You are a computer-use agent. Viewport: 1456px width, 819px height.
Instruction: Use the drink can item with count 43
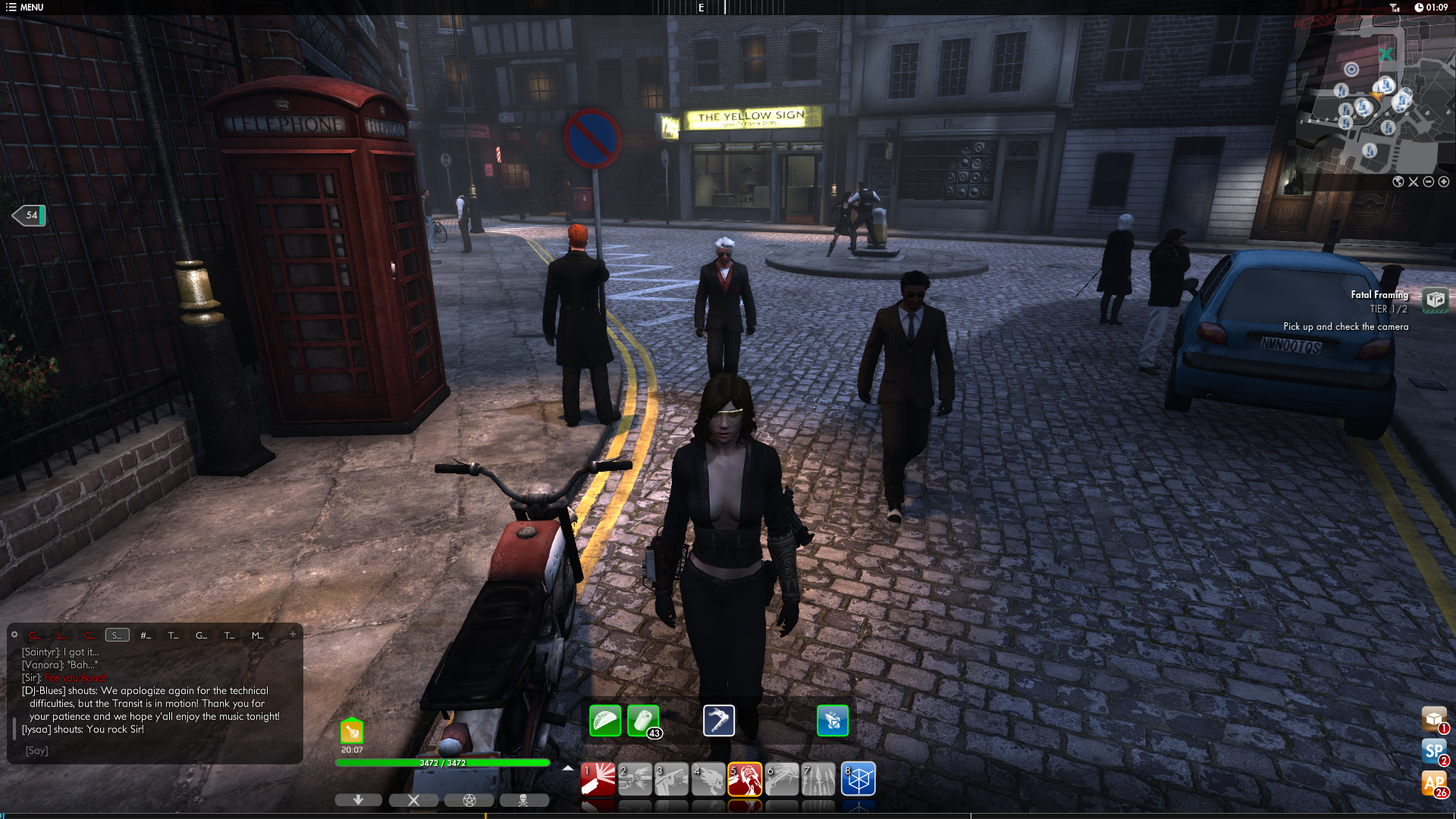[x=643, y=720]
